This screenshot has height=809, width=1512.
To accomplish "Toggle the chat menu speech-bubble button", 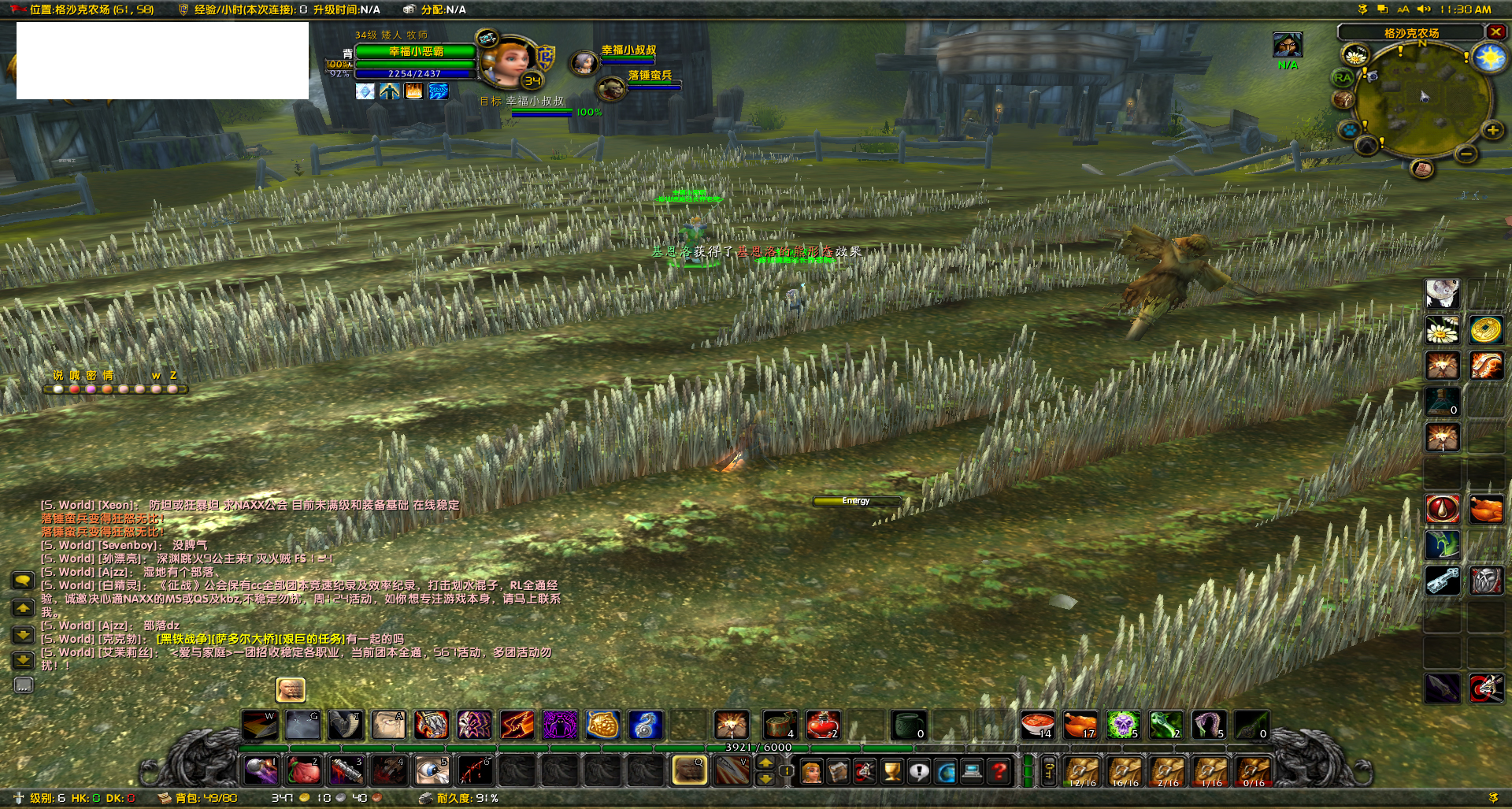I will [24, 581].
